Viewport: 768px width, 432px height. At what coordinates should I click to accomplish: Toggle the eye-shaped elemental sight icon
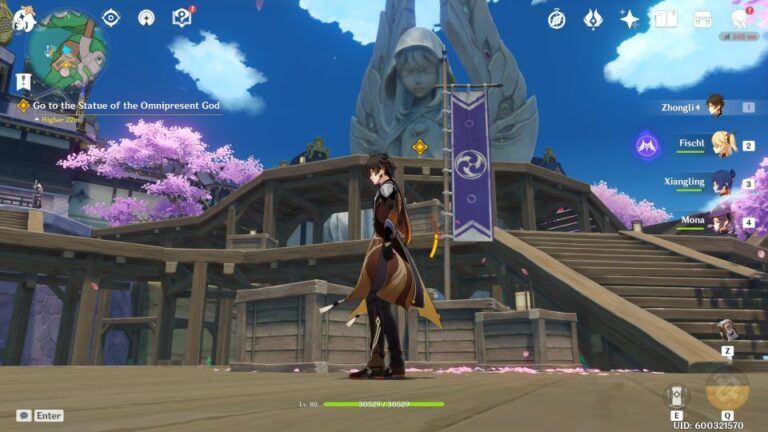click(x=111, y=17)
